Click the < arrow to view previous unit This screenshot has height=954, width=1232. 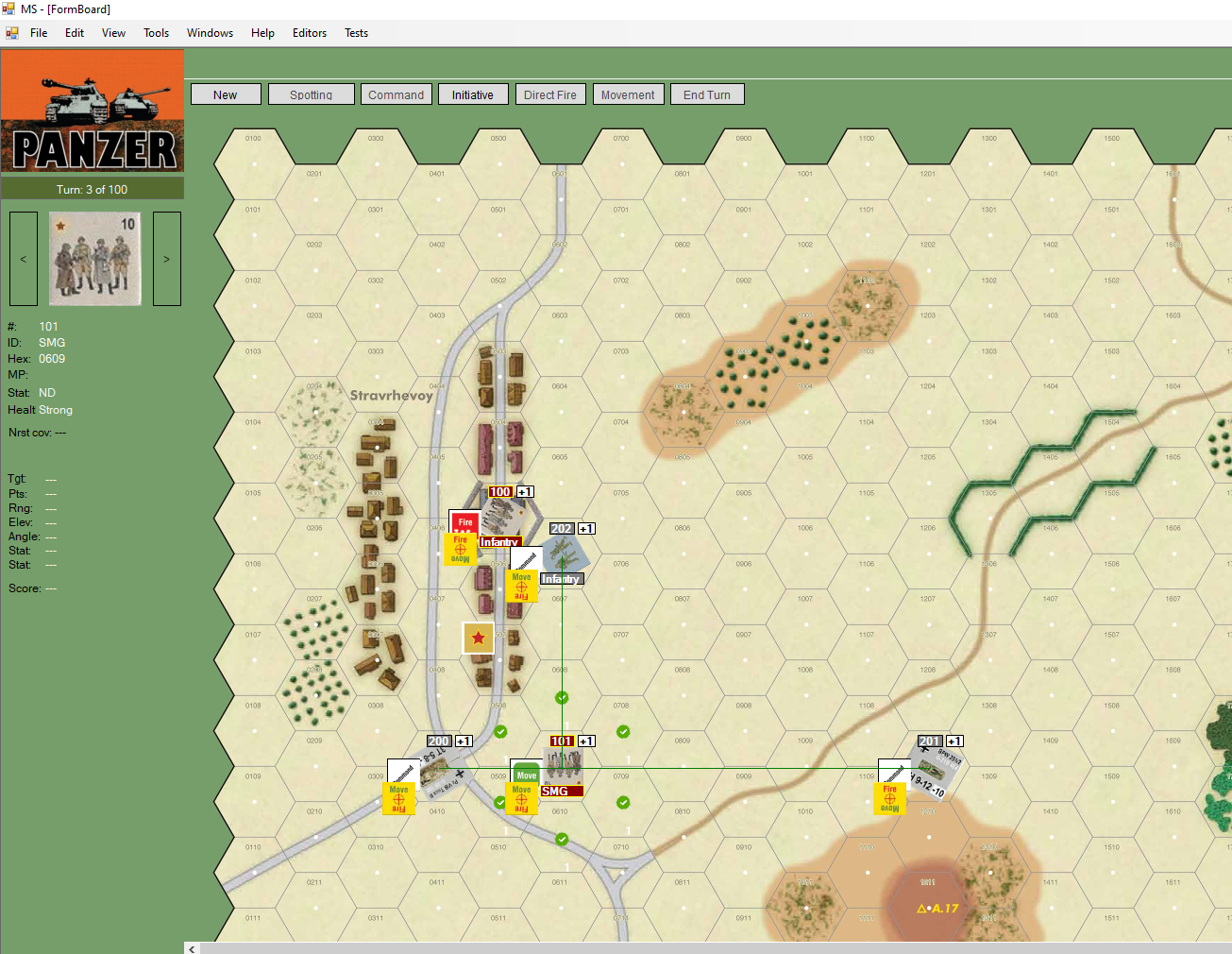(x=23, y=259)
